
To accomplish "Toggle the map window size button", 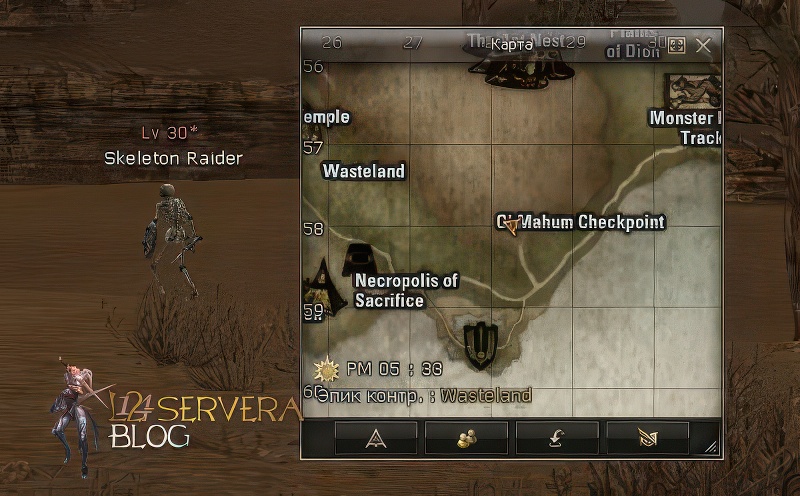I will pyautogui.click(x=677, y=46).
